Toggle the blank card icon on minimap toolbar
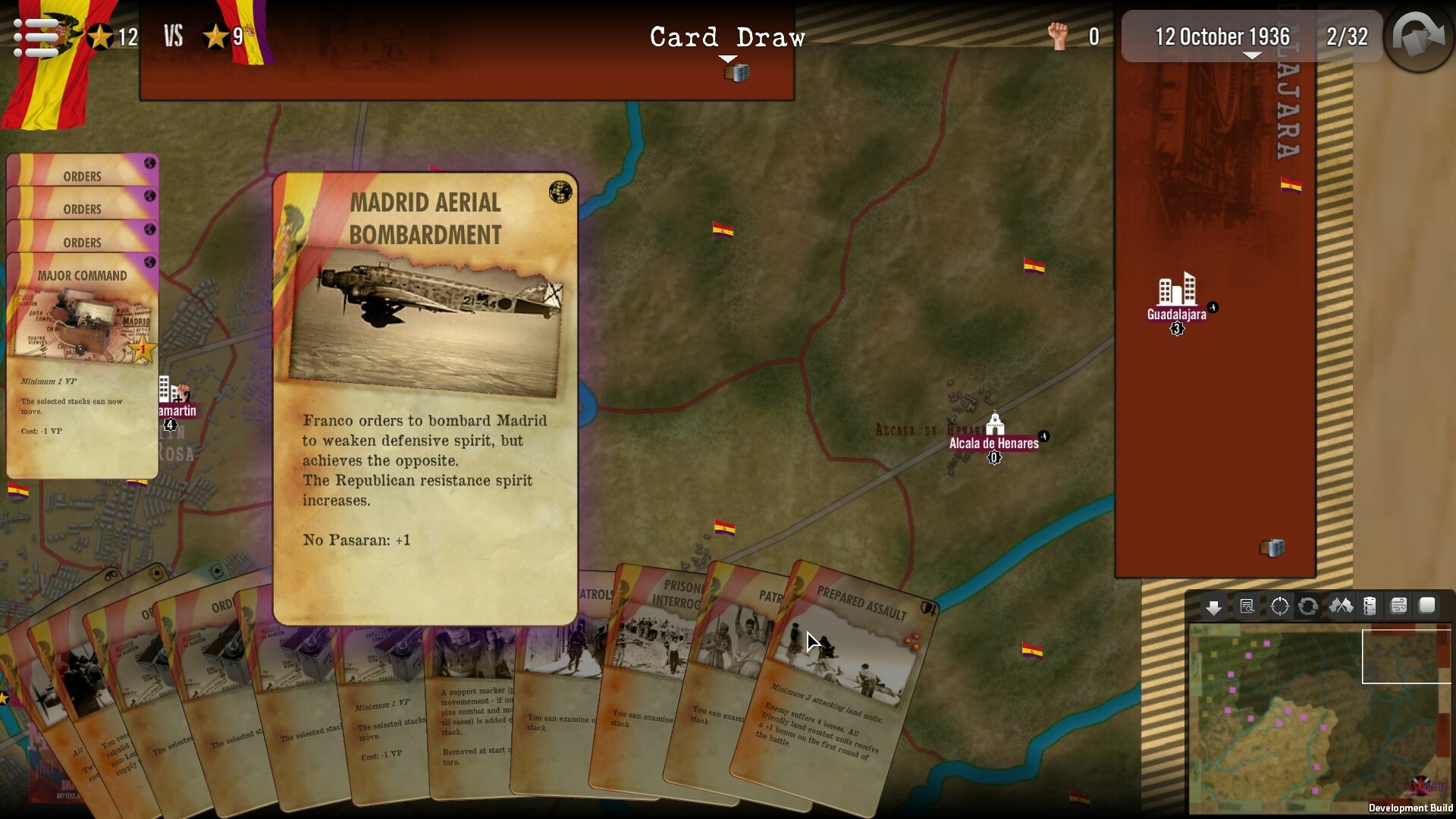This screenshot has width=1456, height=819. click(1429, 606)
